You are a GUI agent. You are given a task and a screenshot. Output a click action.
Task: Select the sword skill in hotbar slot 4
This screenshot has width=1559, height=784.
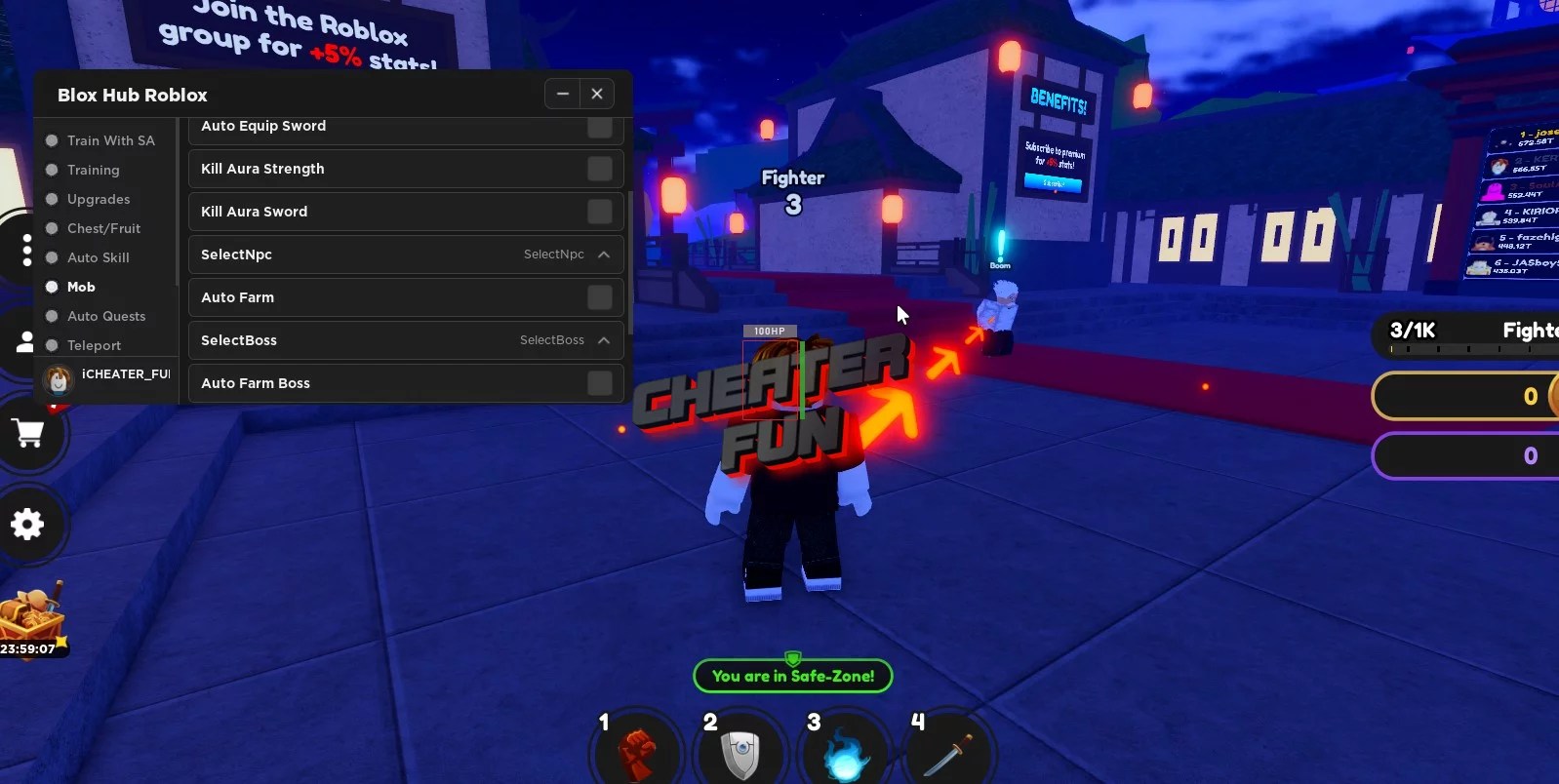click(x=949, y=751)
